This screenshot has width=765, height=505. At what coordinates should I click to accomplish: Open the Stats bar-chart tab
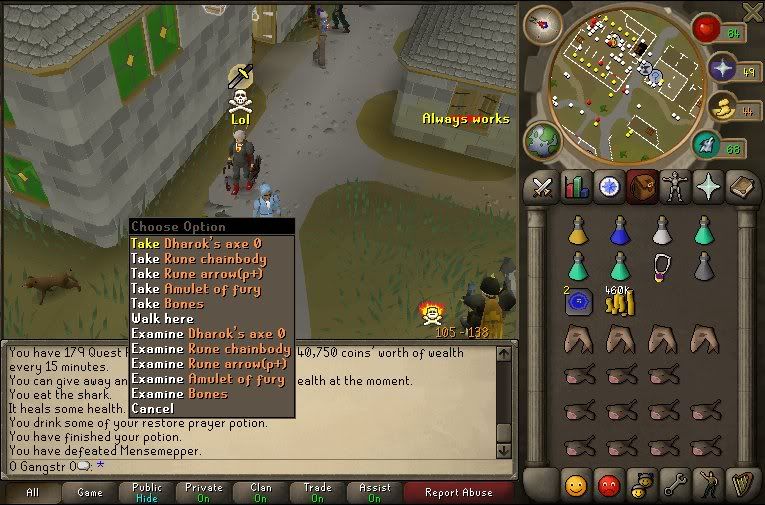[575, 187]
